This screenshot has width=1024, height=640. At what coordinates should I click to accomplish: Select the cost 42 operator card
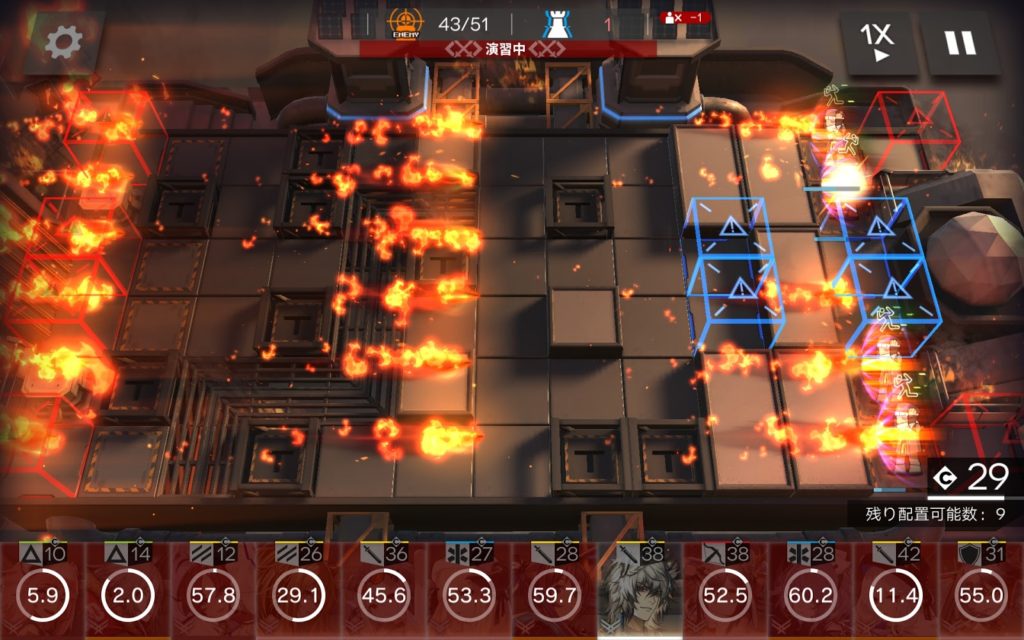(896, 592)
